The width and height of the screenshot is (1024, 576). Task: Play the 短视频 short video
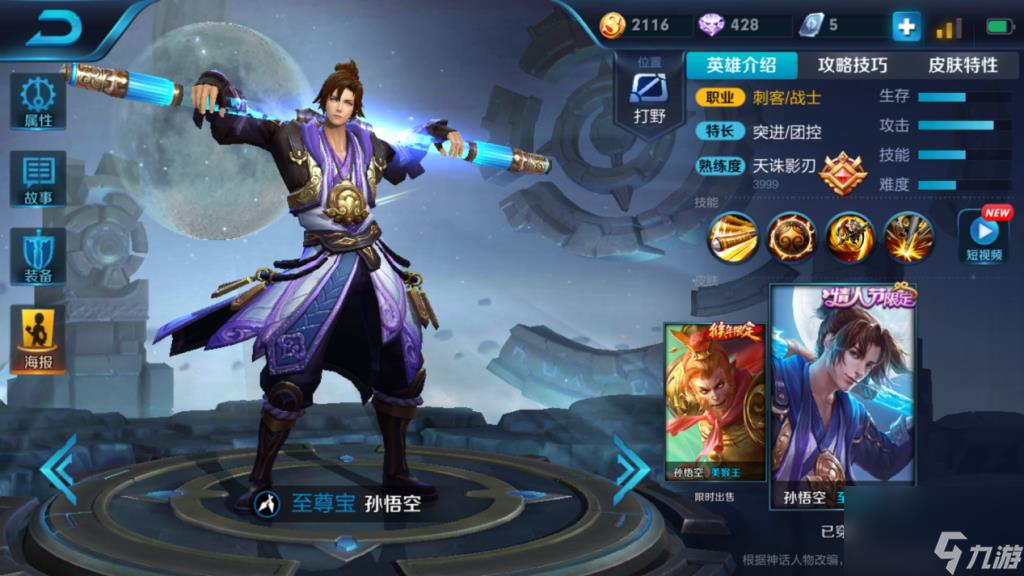coord(983,236)
